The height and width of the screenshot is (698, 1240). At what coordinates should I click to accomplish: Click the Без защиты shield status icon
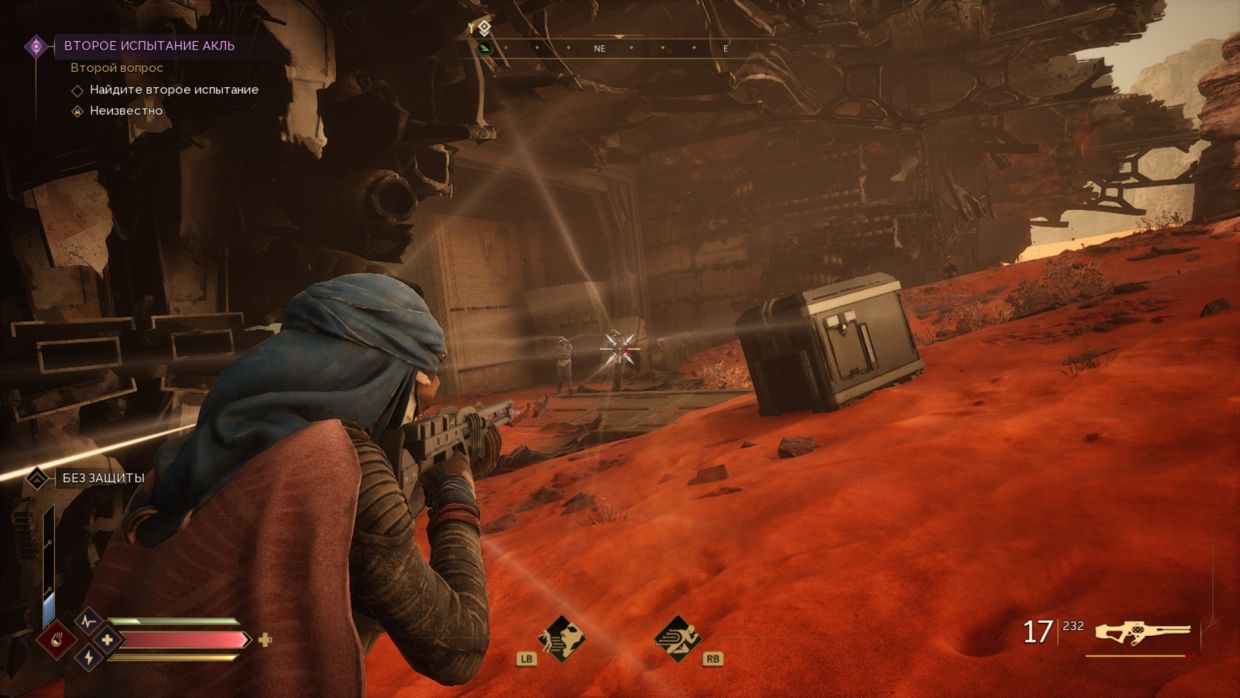pos(37,478)
